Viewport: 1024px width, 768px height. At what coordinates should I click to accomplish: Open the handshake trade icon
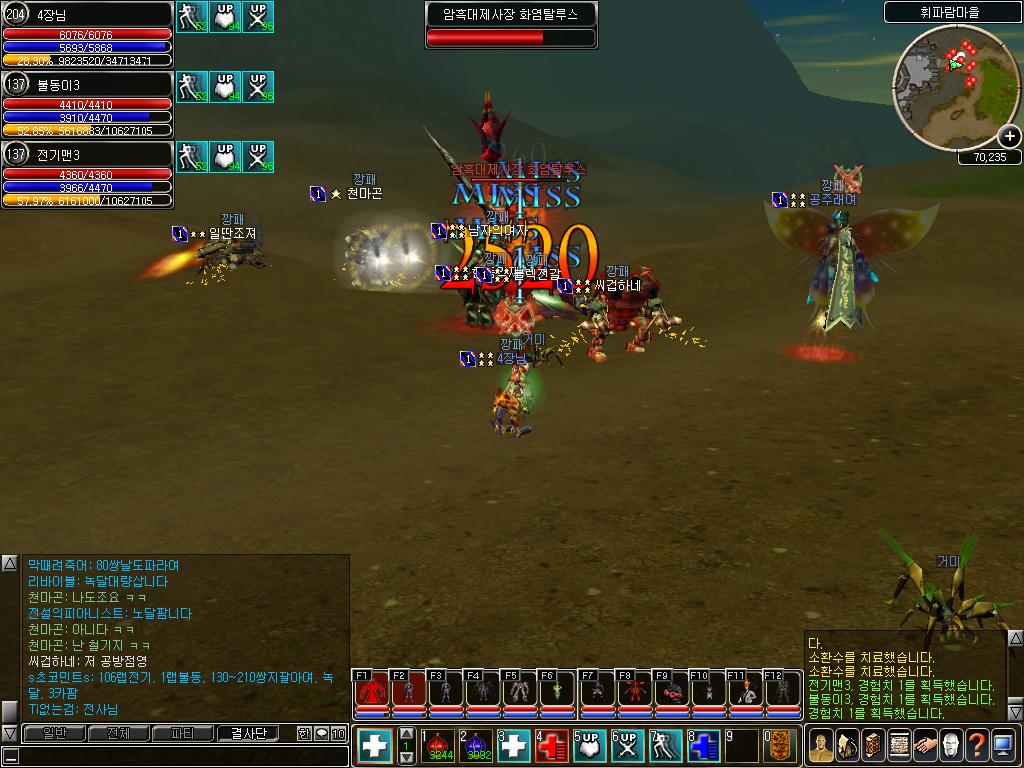(x=924, y=746)
